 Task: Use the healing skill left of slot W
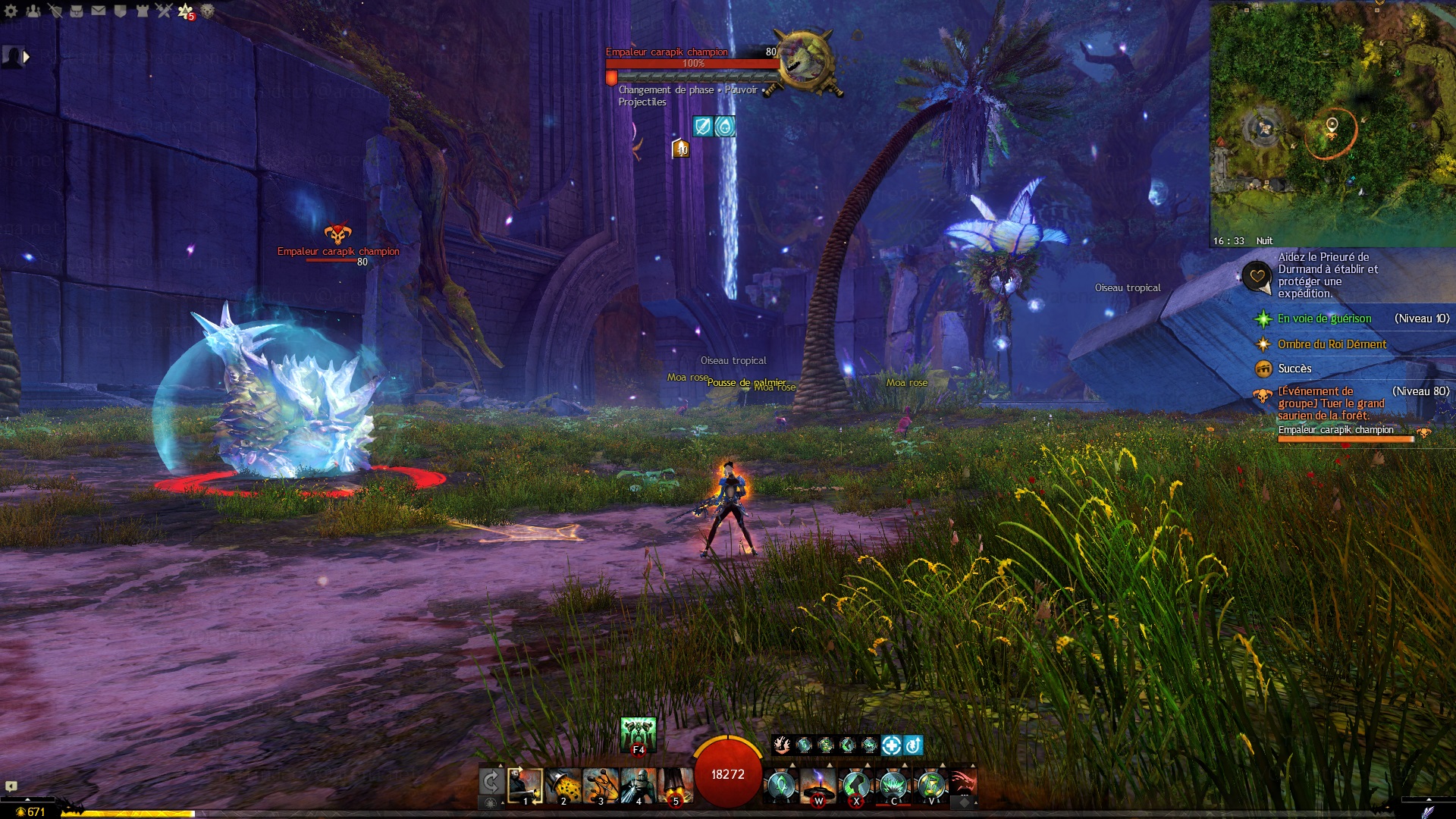(x=780, y=786)
